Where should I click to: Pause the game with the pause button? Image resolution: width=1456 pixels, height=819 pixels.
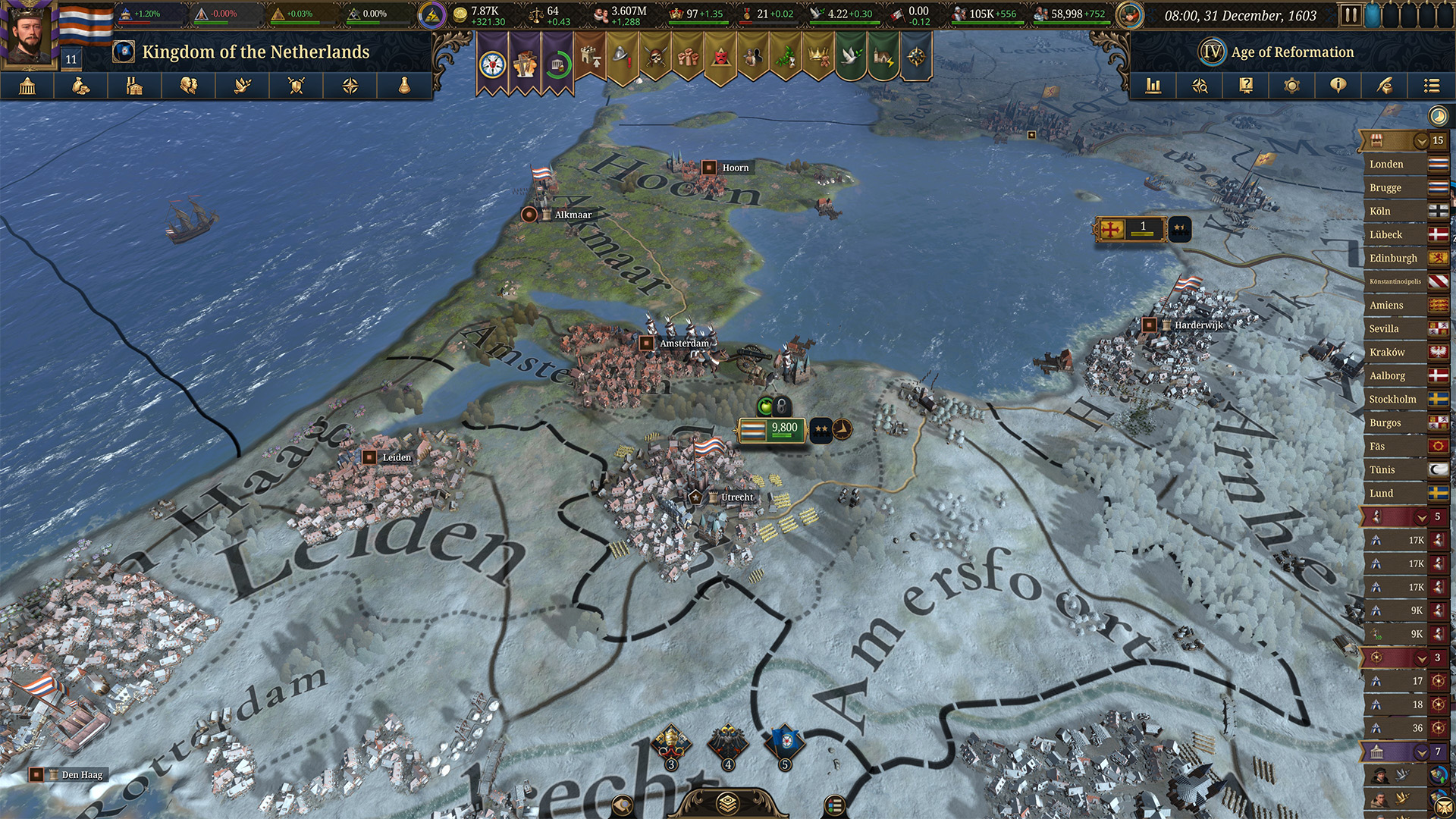[x=1351, y=14]
